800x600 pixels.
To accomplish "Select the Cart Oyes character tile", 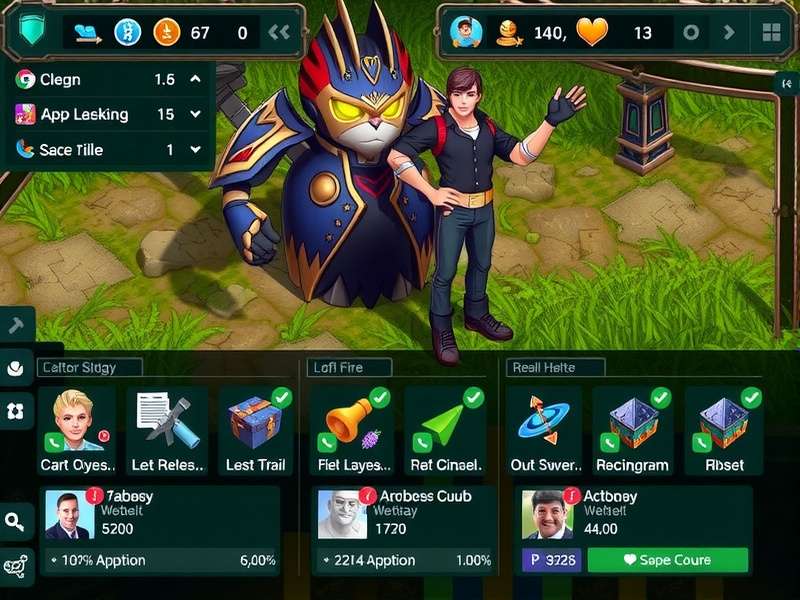I will (78, 430).
